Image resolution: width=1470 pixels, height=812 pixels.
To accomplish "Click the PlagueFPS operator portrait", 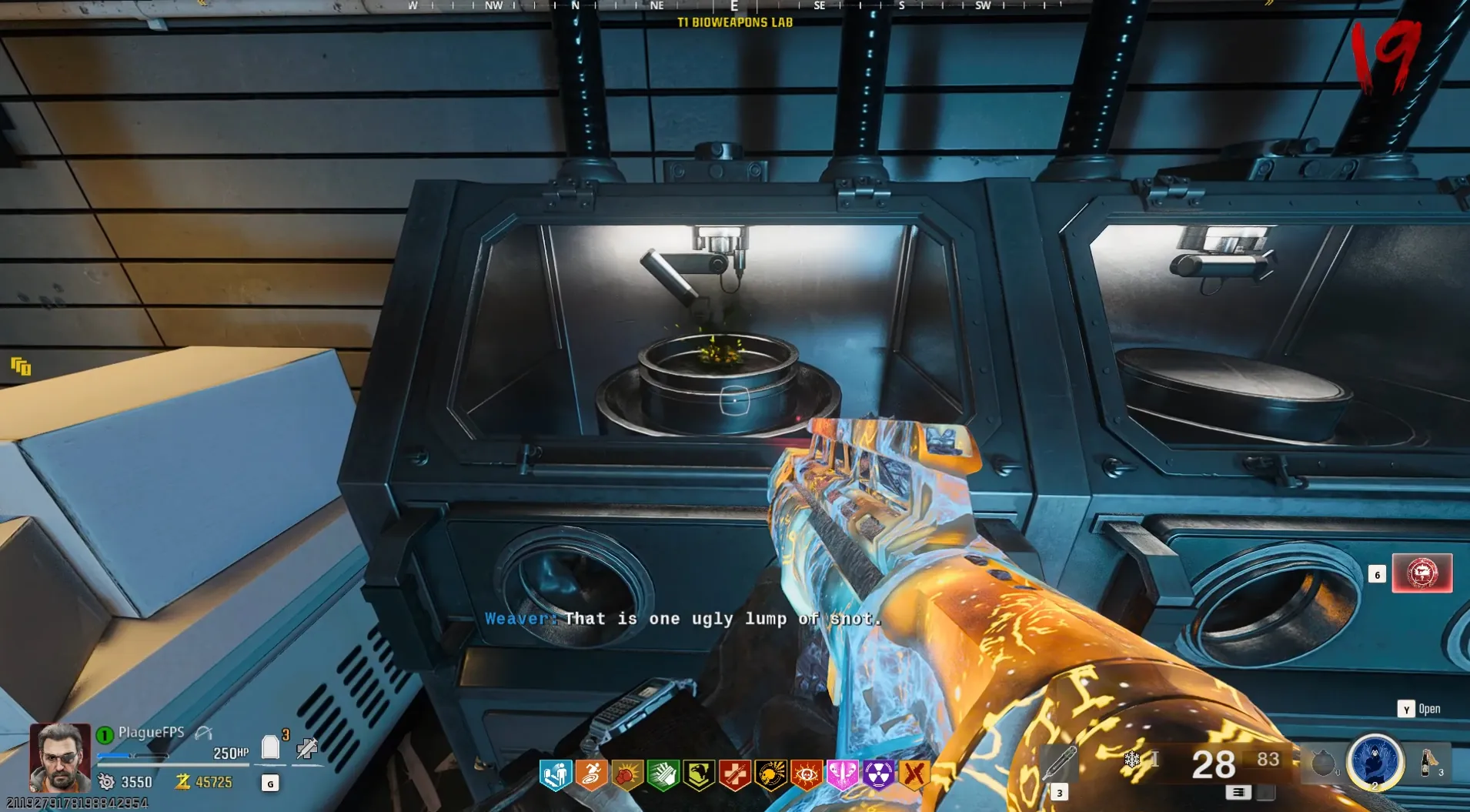I will [x=59, y=757].
